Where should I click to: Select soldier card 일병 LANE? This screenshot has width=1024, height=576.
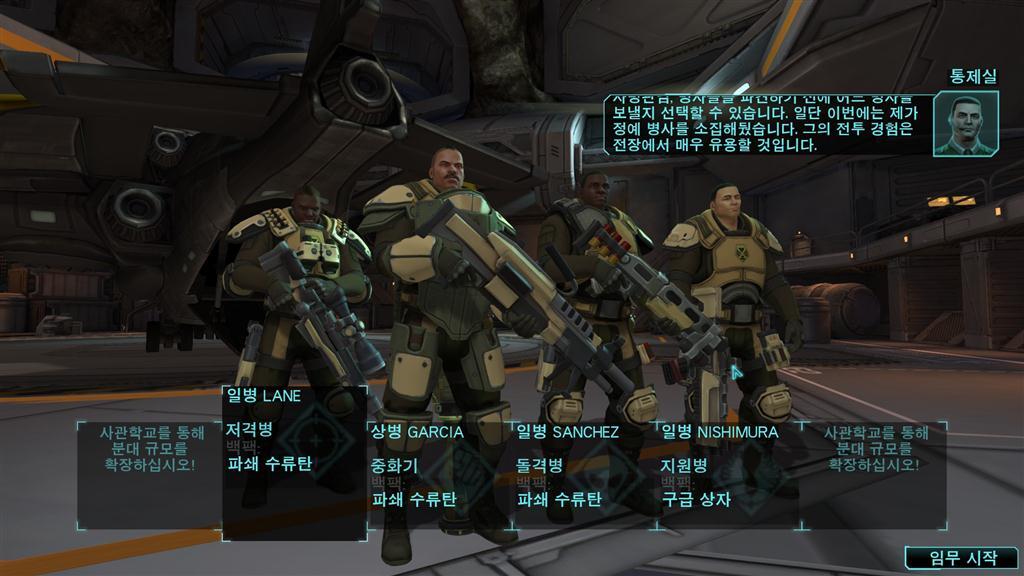294,462
